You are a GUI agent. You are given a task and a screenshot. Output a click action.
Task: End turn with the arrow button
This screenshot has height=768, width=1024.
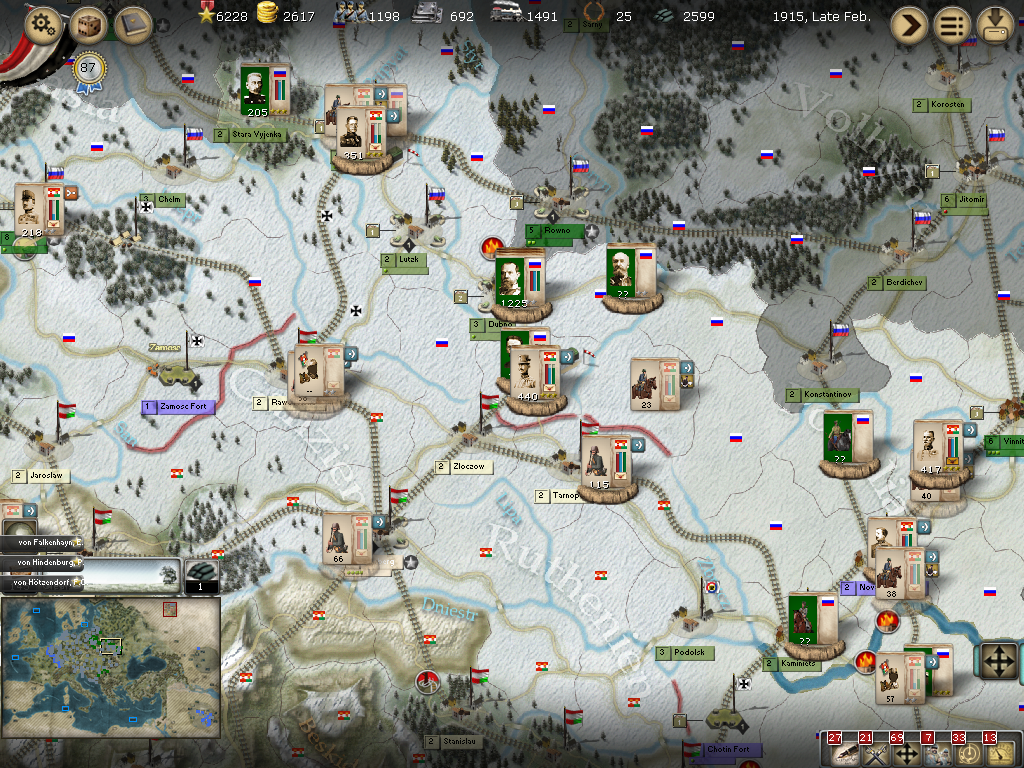908,25
